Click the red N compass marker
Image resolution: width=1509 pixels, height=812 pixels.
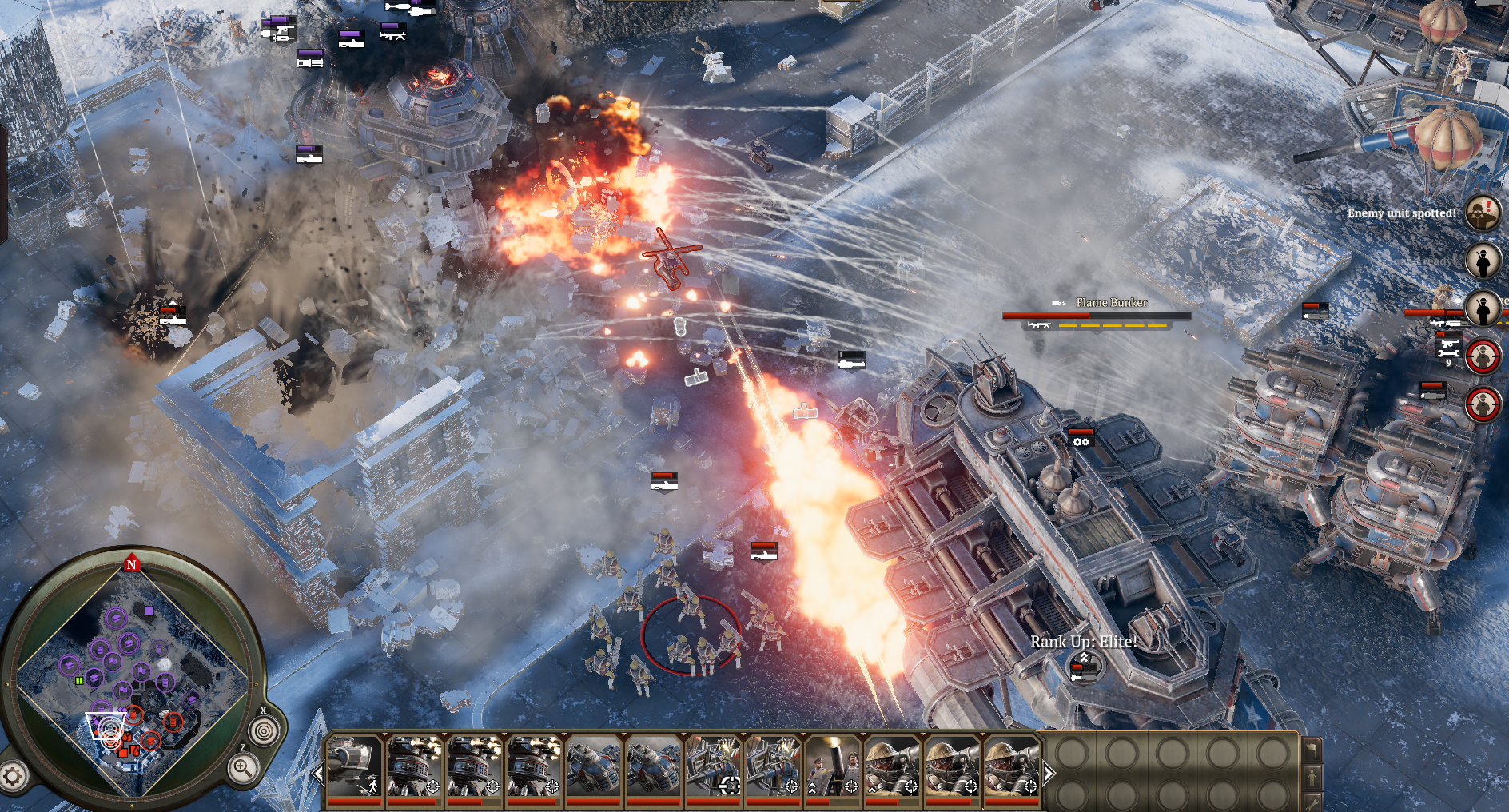(132, 564)
